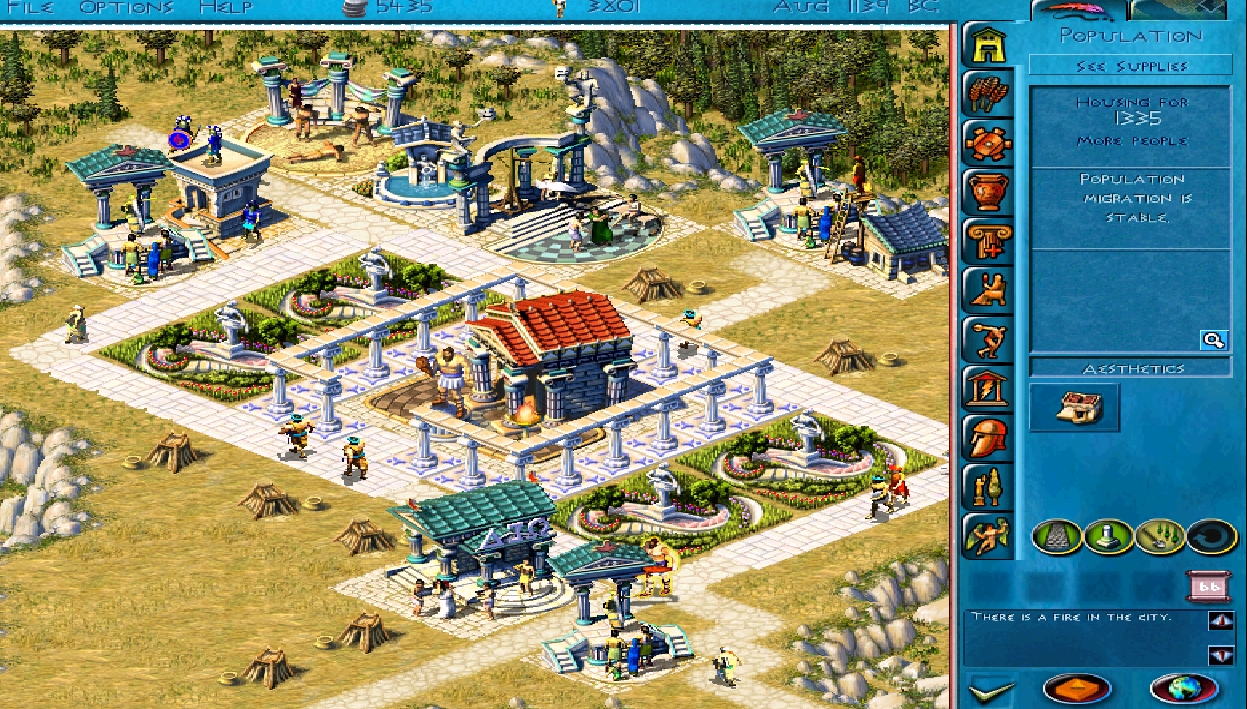Open the Options menu

point(126,8)
